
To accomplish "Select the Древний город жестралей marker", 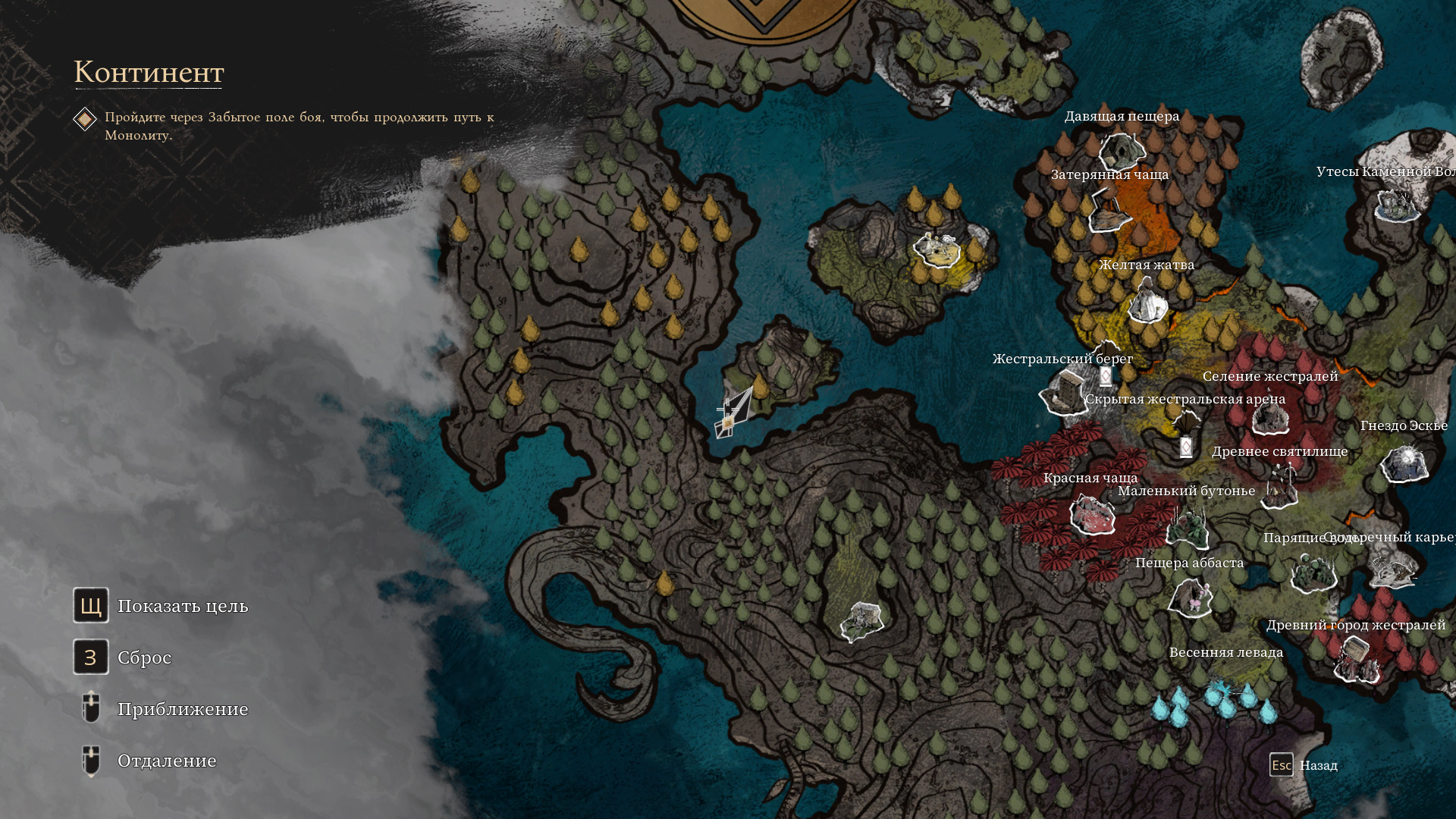I will tap(1356, 658).
